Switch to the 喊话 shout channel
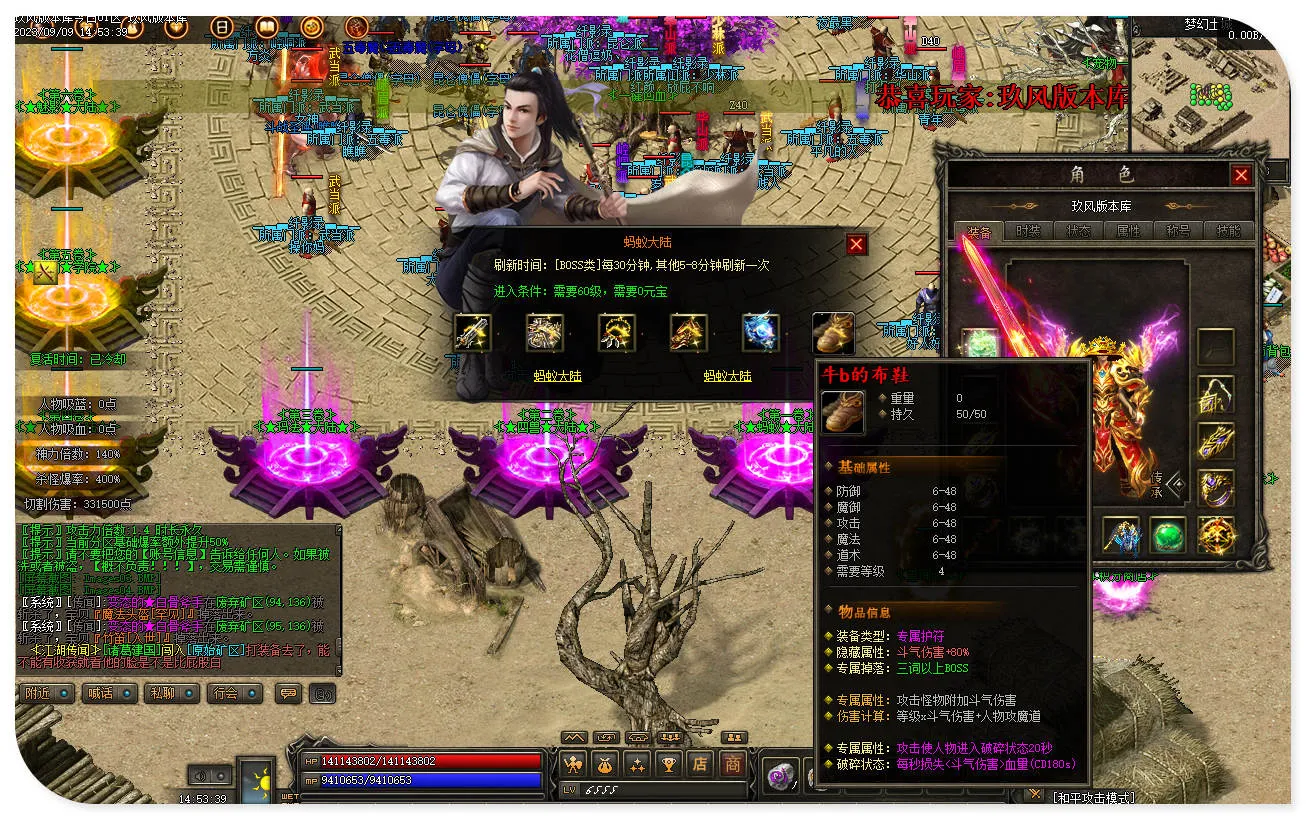The width and height of the screenshot is (1306, 819). (109, 692)
